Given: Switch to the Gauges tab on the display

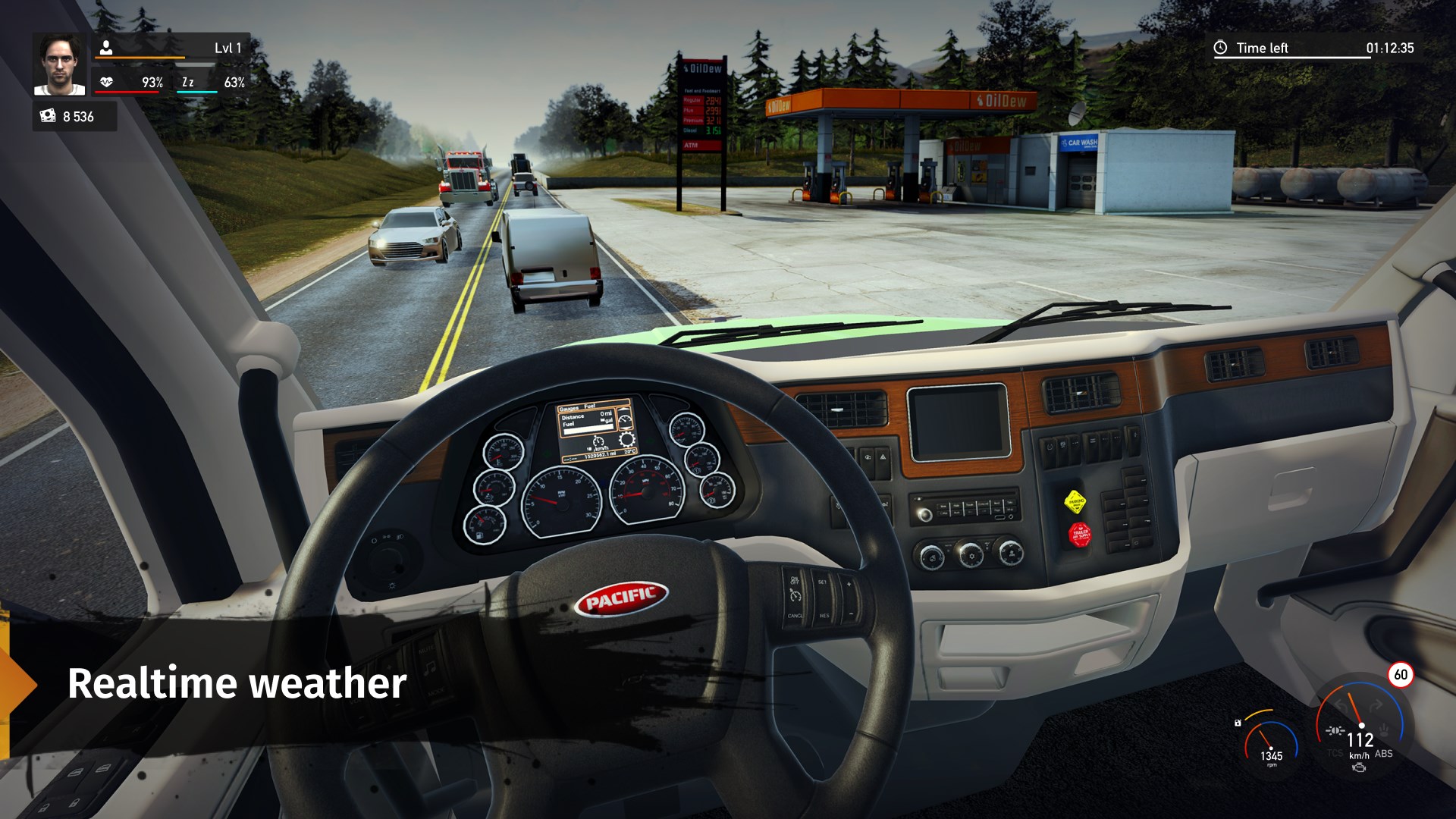Looking at the screenshot, I should point(569,406).
